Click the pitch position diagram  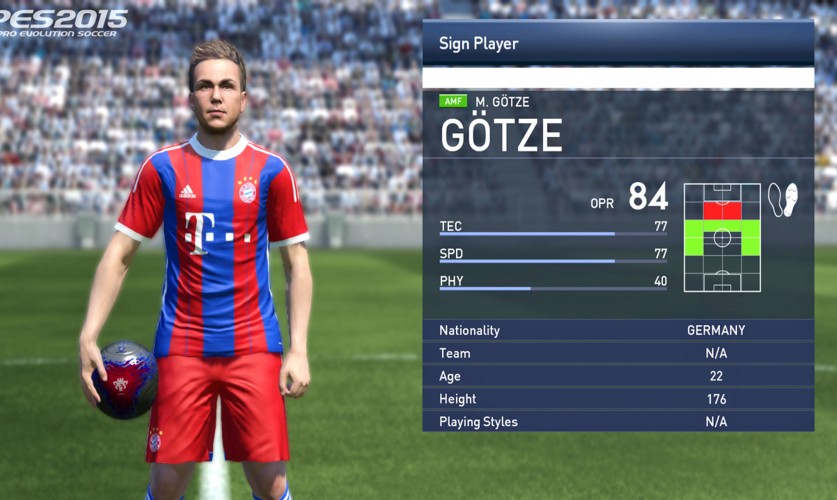click(x=722, y=238)
